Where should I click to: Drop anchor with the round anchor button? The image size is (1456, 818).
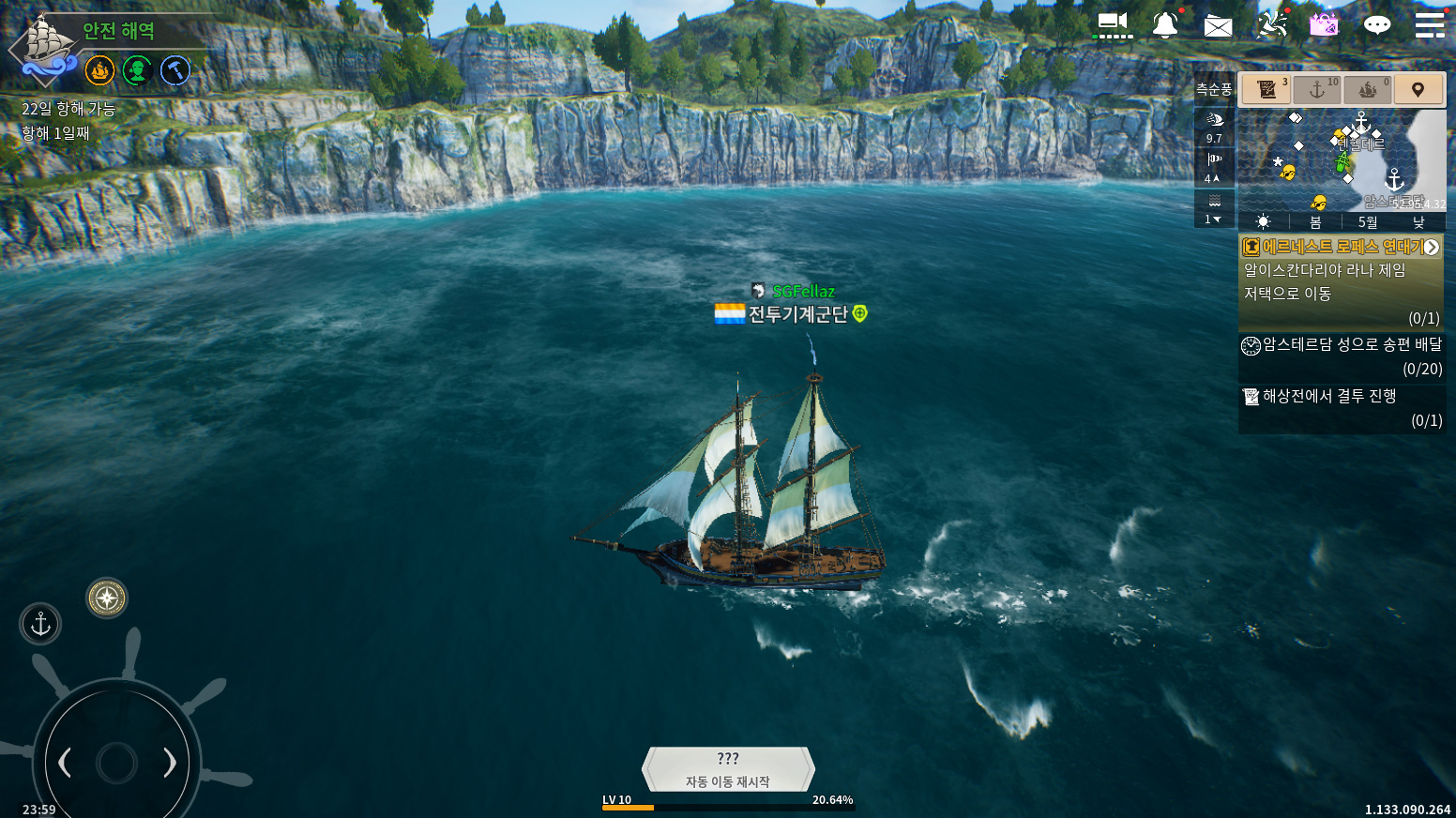(x=40, y=624)
